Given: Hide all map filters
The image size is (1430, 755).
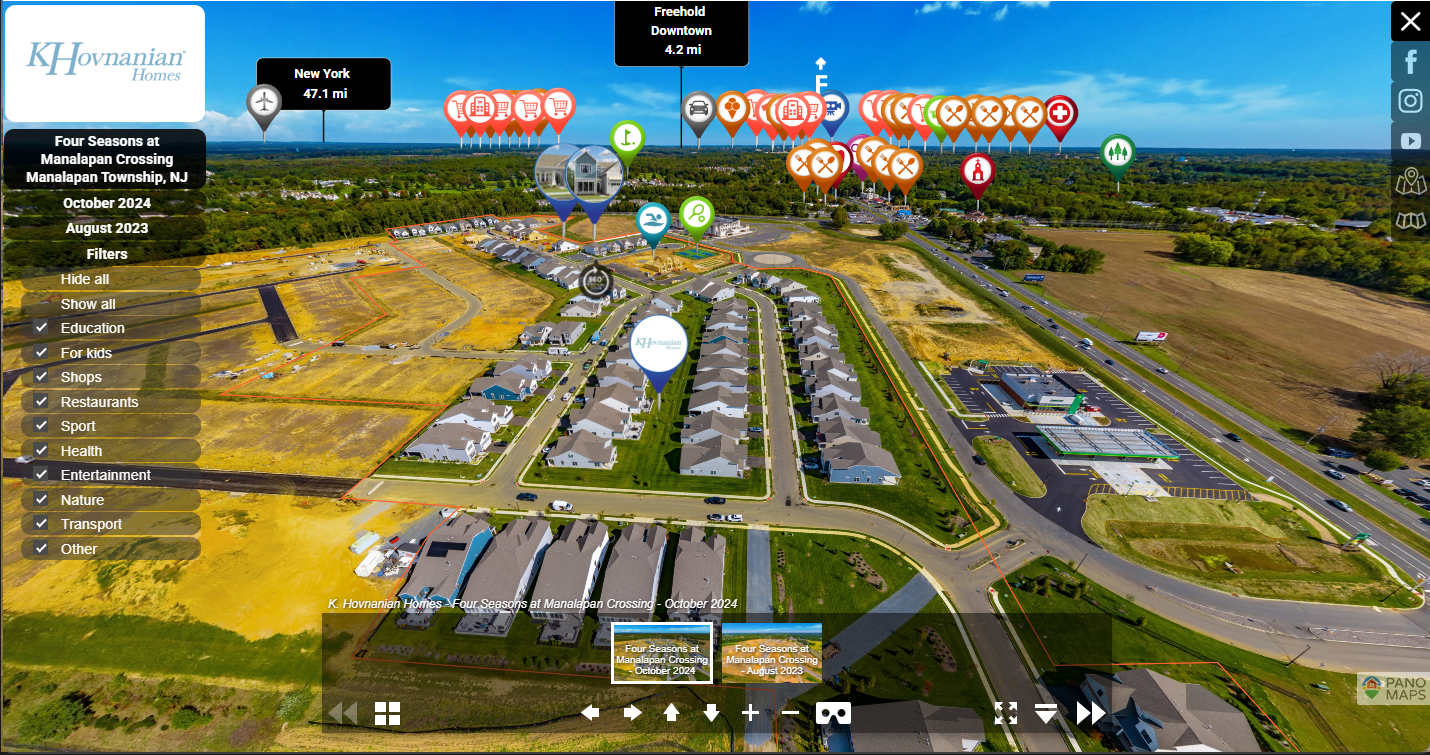Looking at the screenshot, I should (x=85, y=279).
